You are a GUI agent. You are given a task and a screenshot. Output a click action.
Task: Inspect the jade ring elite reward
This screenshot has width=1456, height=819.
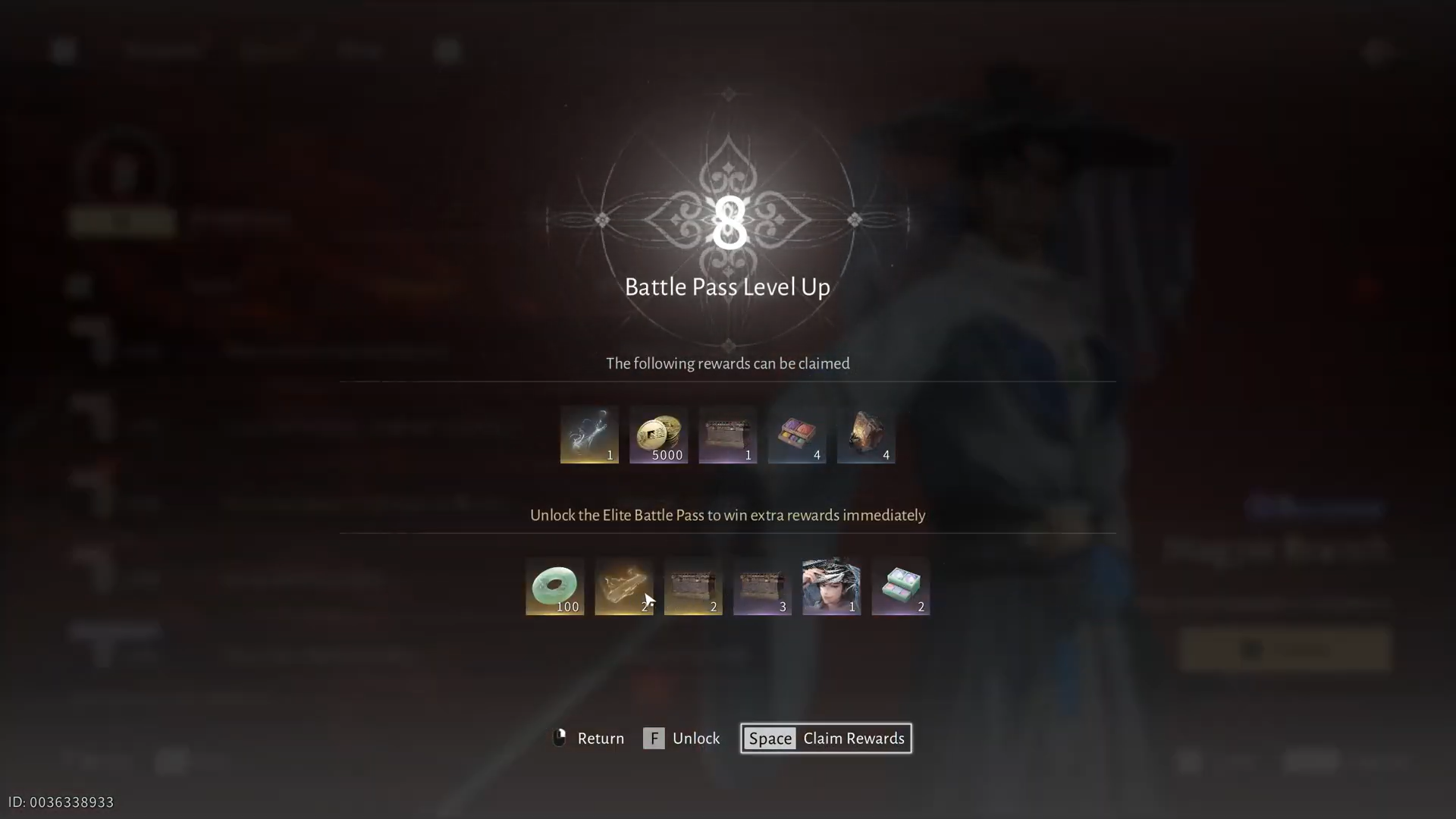[554, 586]
